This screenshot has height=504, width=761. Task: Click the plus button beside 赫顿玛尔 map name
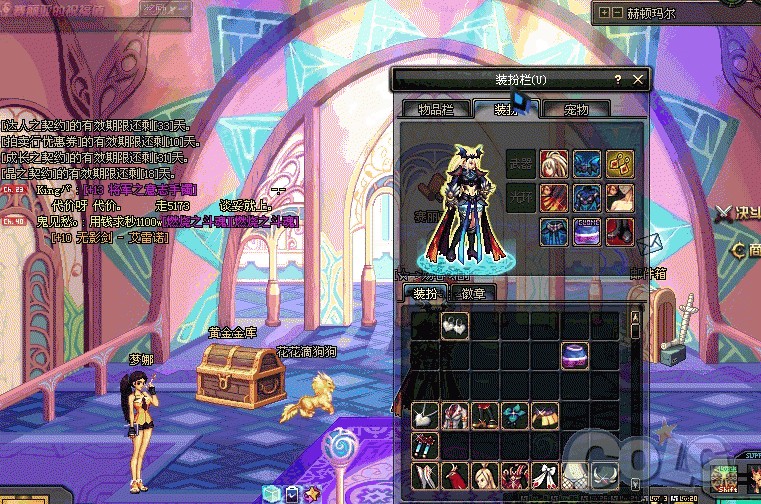tap(604, 13)
